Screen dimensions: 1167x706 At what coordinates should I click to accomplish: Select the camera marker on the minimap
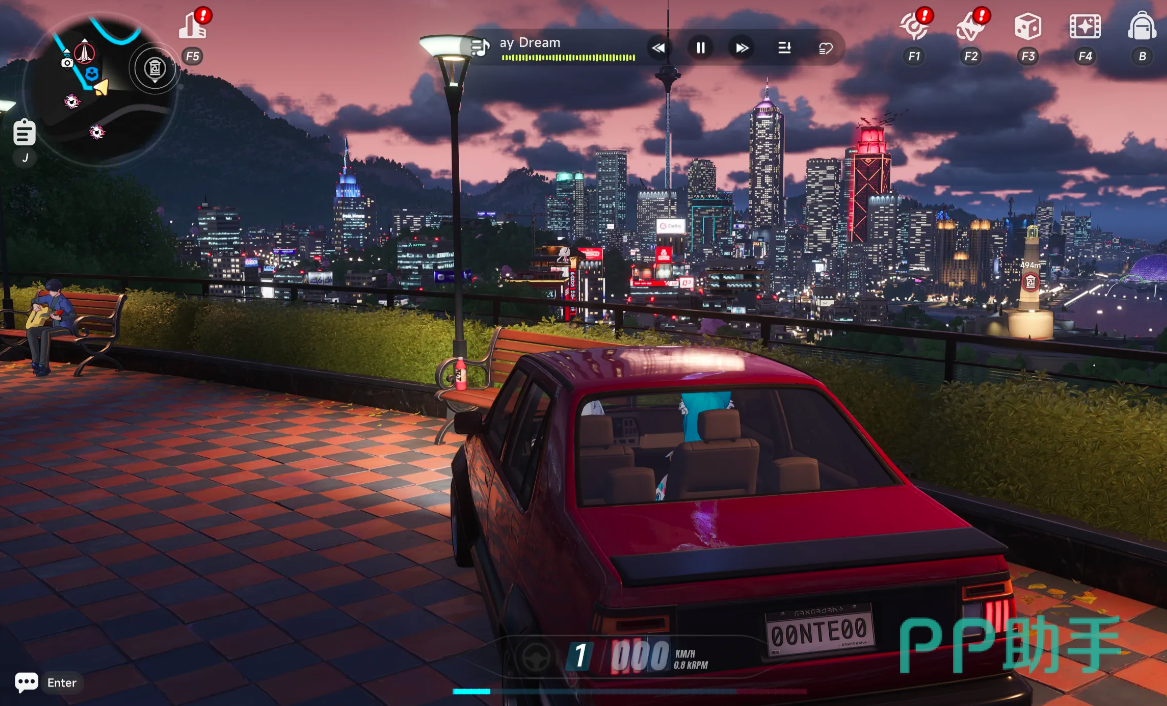(67, 62)
